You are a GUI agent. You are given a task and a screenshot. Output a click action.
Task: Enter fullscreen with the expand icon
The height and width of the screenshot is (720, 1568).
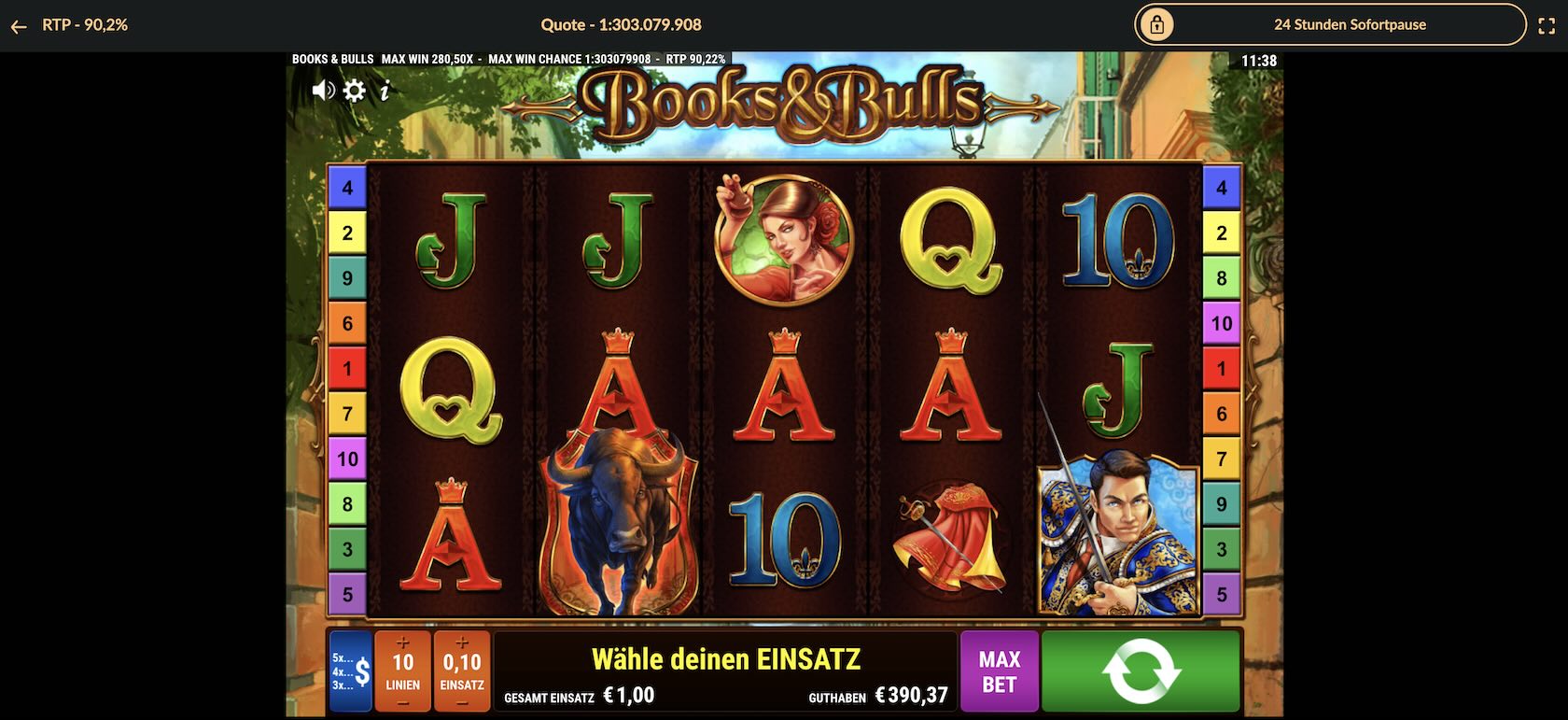[1547, 24]
